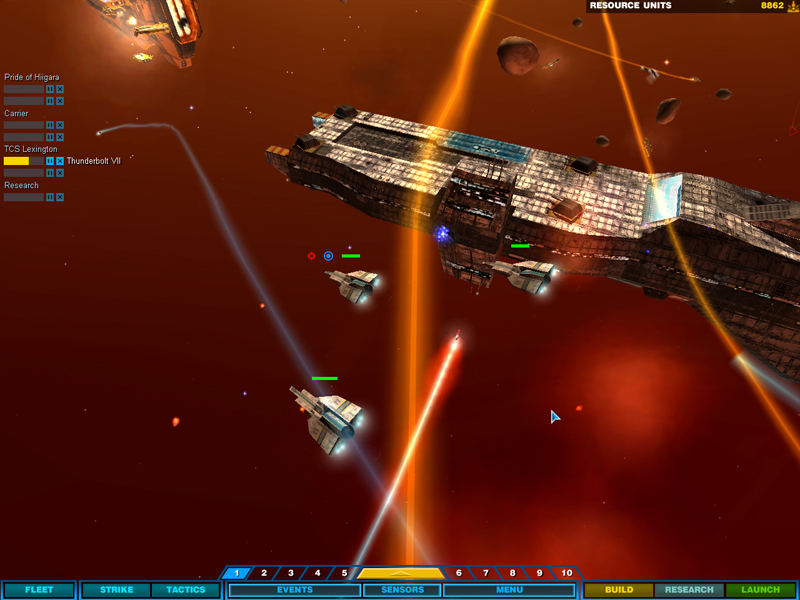Pause the Research queue
Screen dimensions: 800x600
pos(50,197)
